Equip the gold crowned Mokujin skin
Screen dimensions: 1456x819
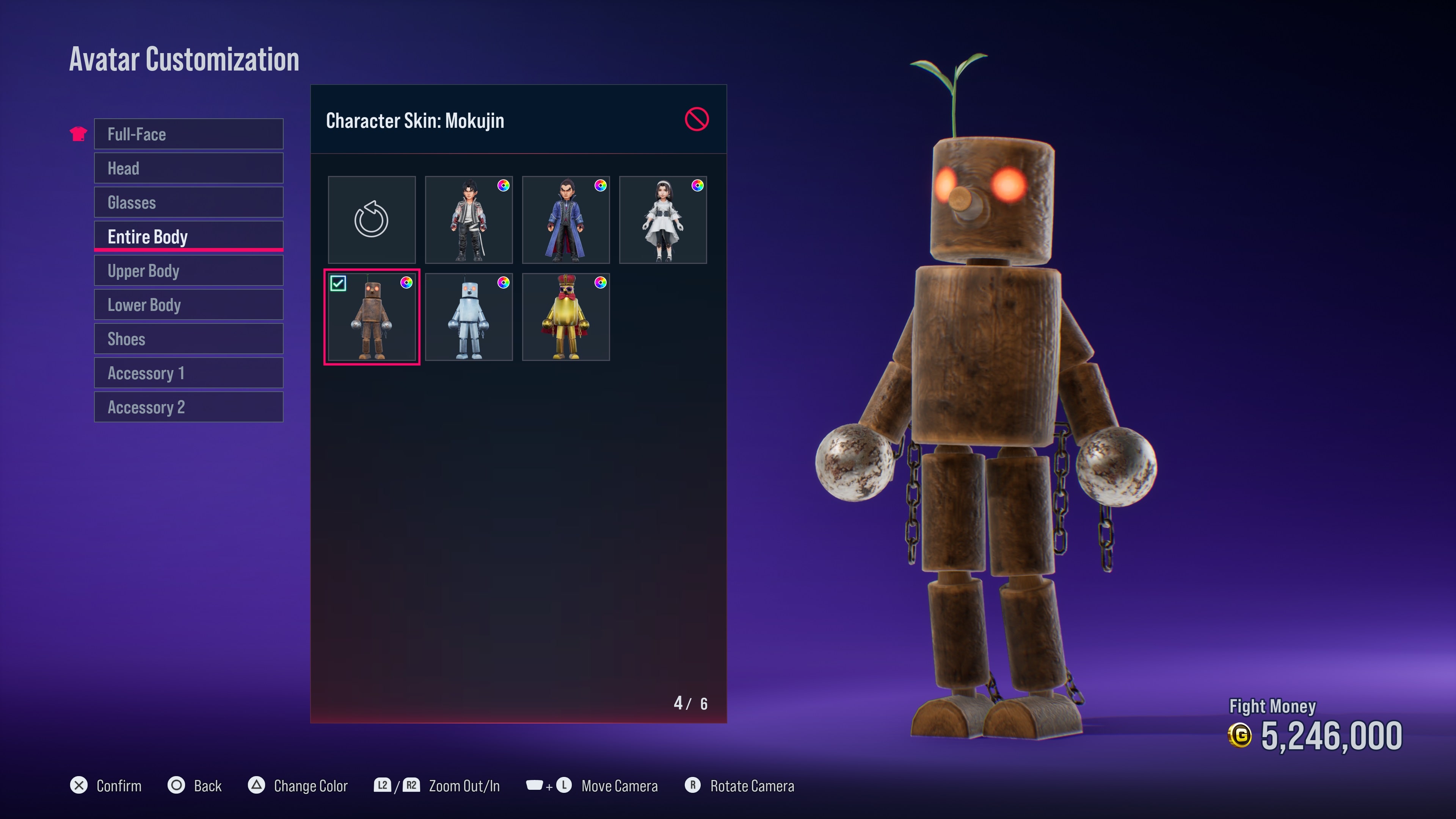(x=566, y=317)
